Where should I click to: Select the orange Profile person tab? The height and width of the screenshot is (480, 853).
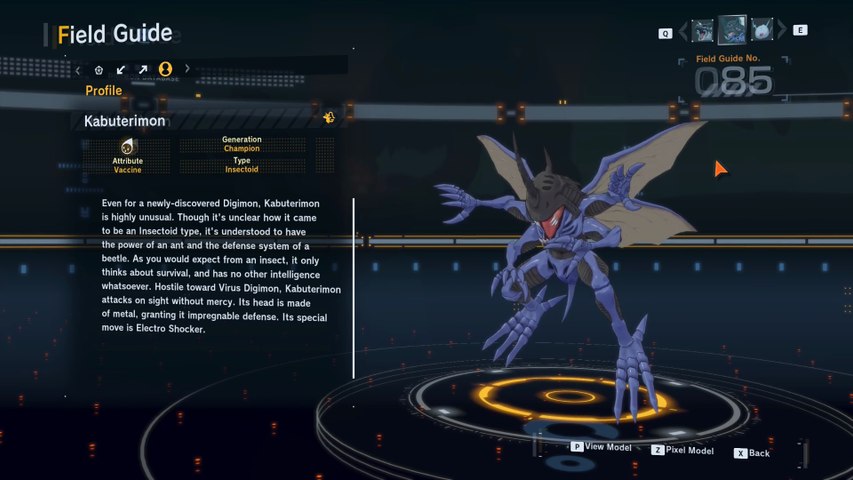coord(165,69)
